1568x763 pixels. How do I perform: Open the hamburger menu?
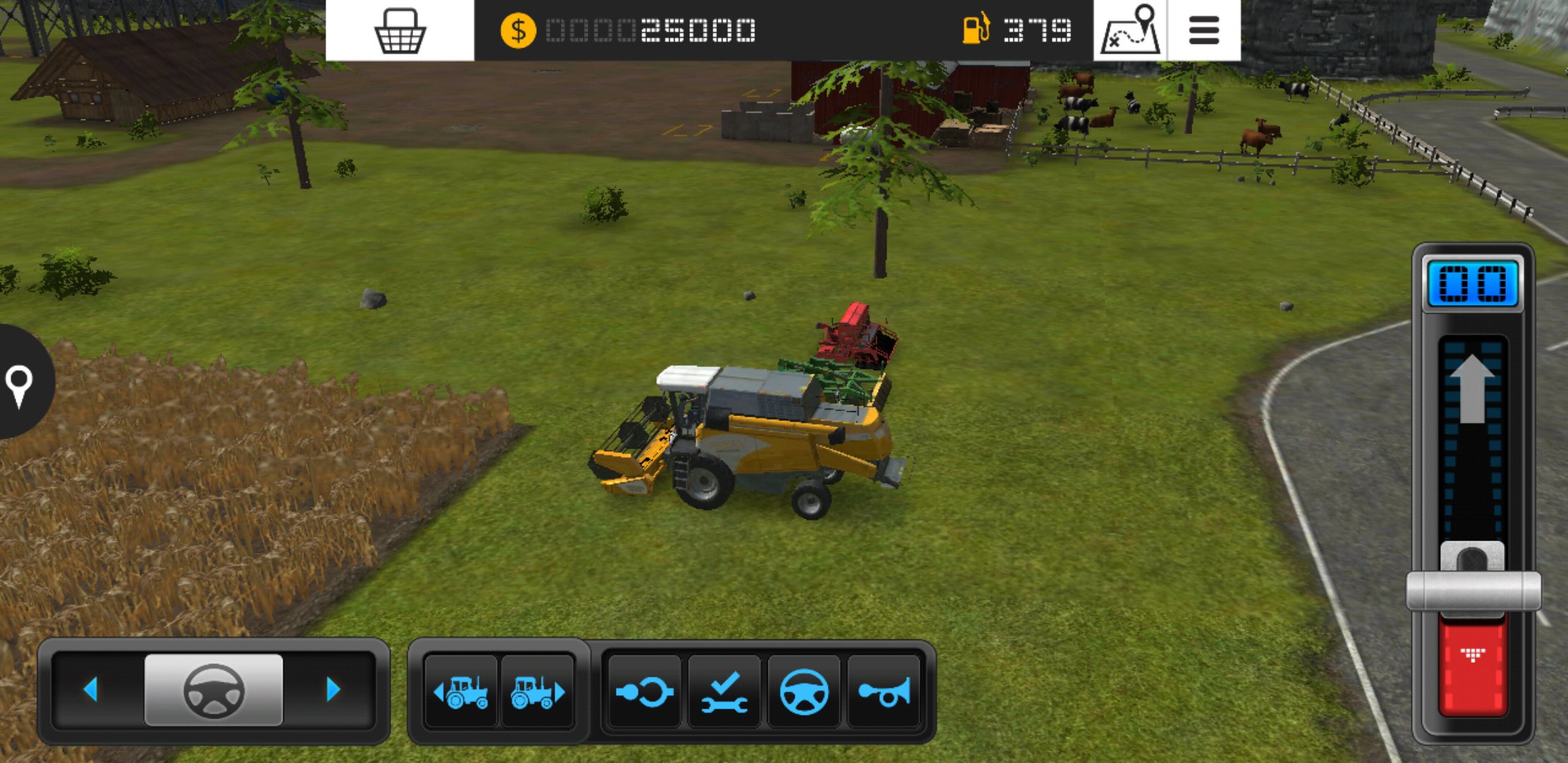[1204, 30]
